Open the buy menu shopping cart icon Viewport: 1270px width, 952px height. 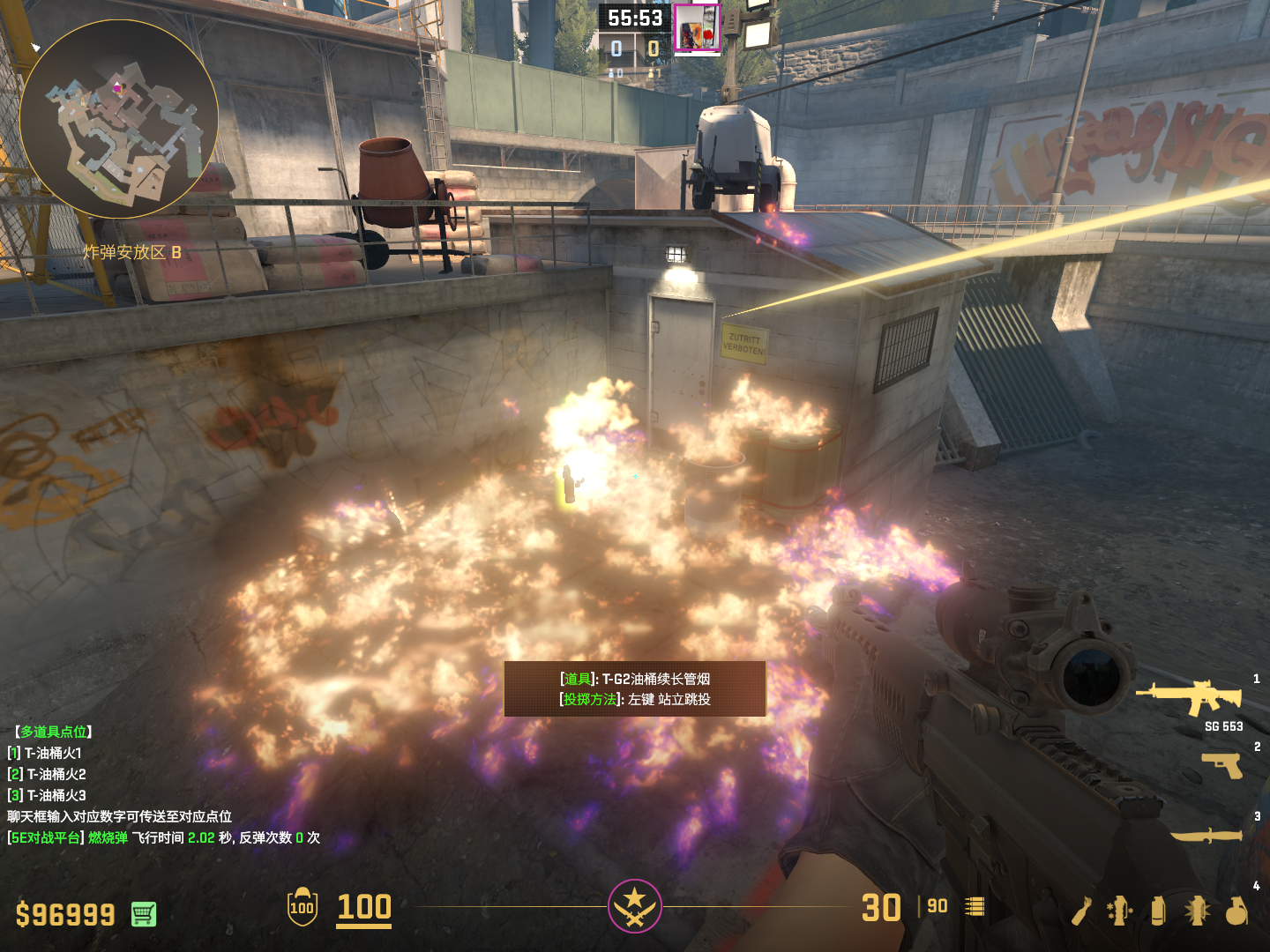click(144, 914)
